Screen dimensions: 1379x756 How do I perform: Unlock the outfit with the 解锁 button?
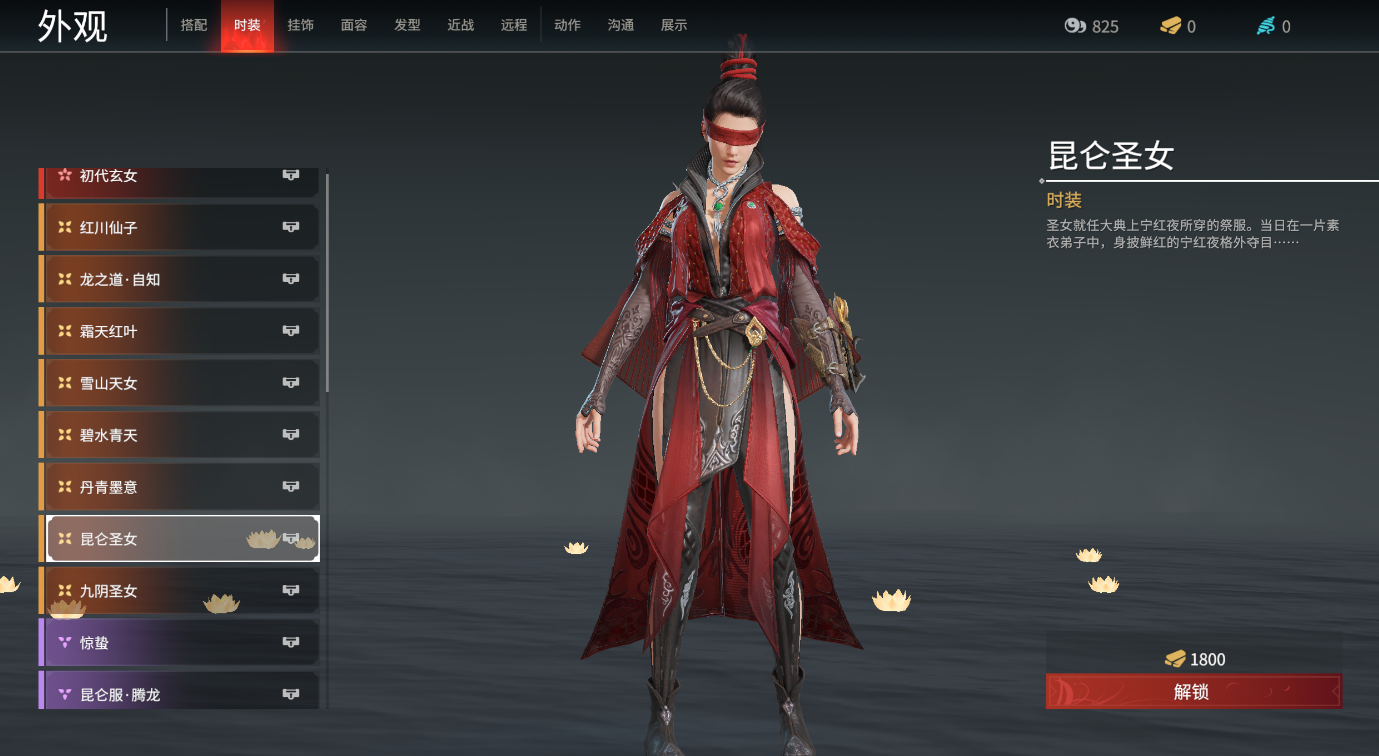(1193, 691)
